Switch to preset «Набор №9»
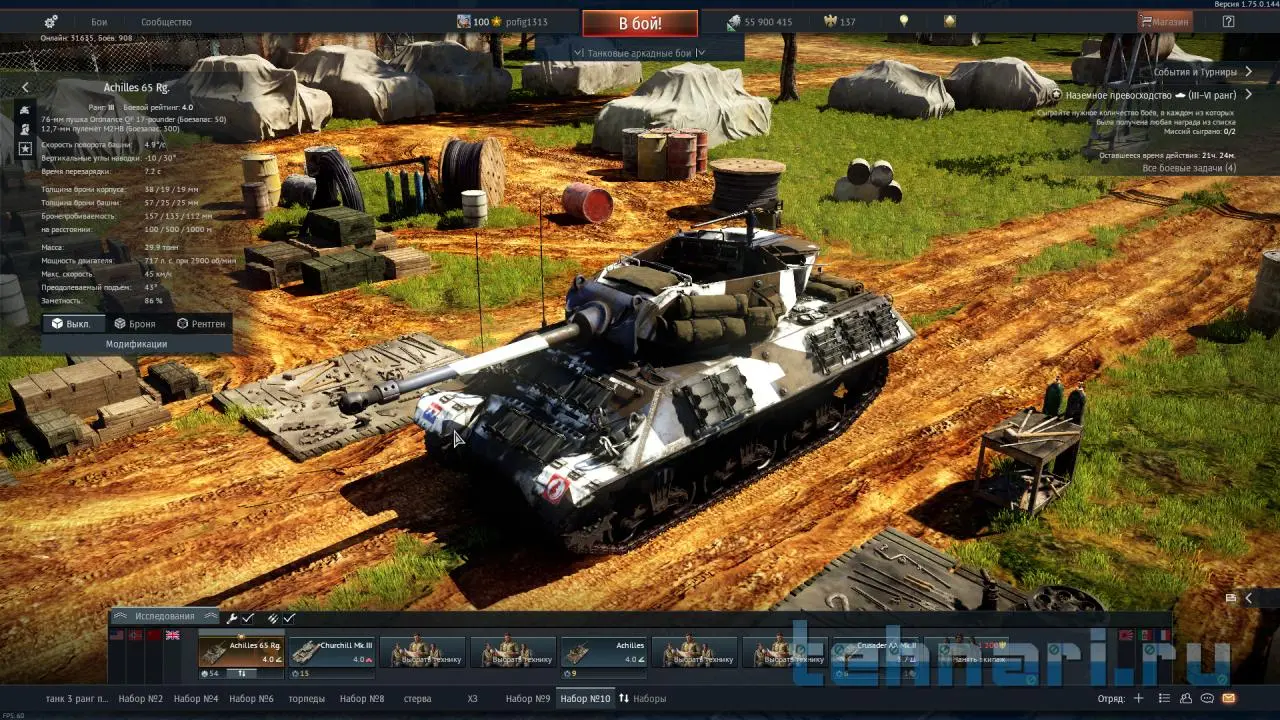 coord(527,699)
